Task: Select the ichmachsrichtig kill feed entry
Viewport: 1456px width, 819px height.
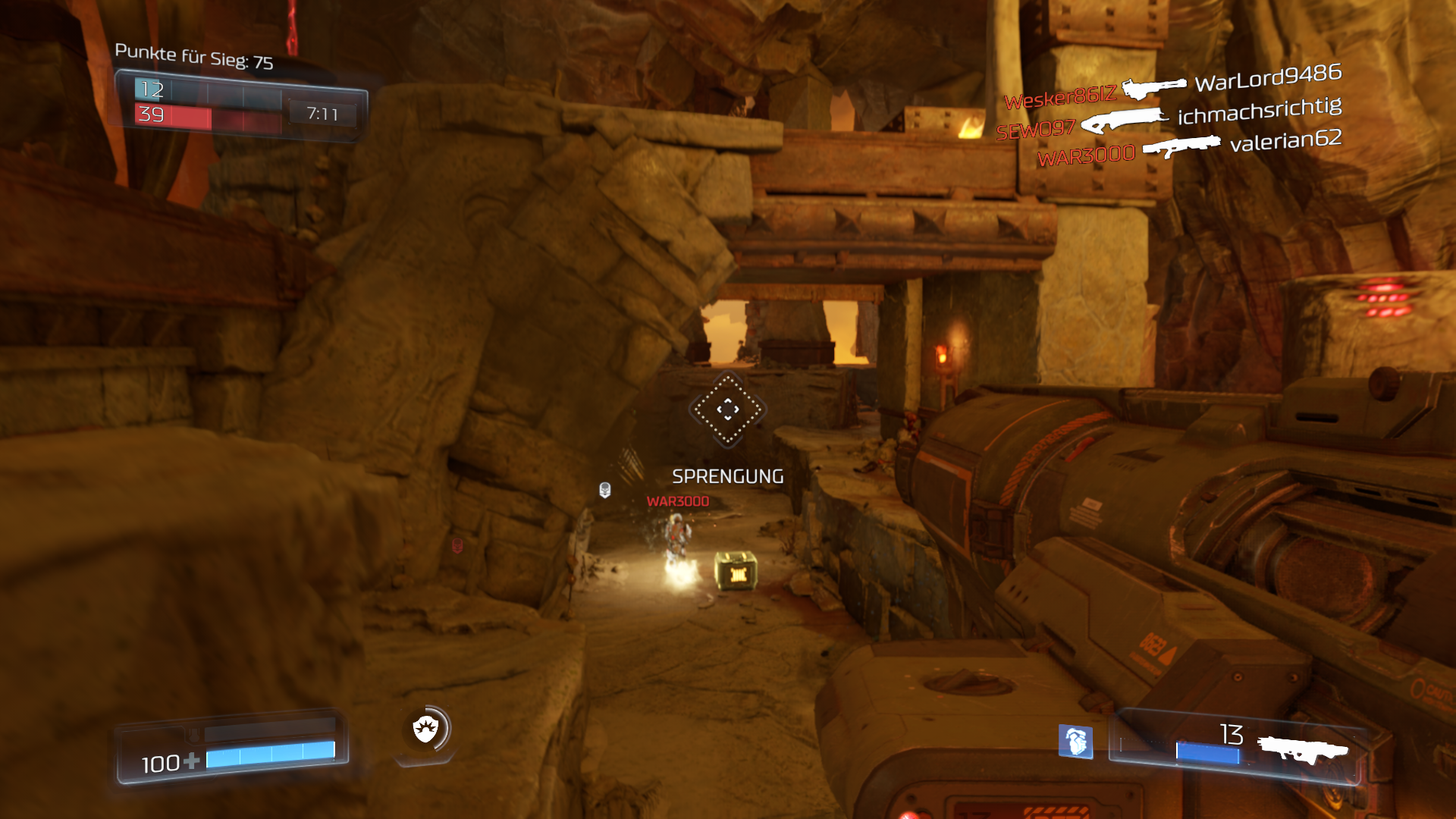Action: [1259, 111]
